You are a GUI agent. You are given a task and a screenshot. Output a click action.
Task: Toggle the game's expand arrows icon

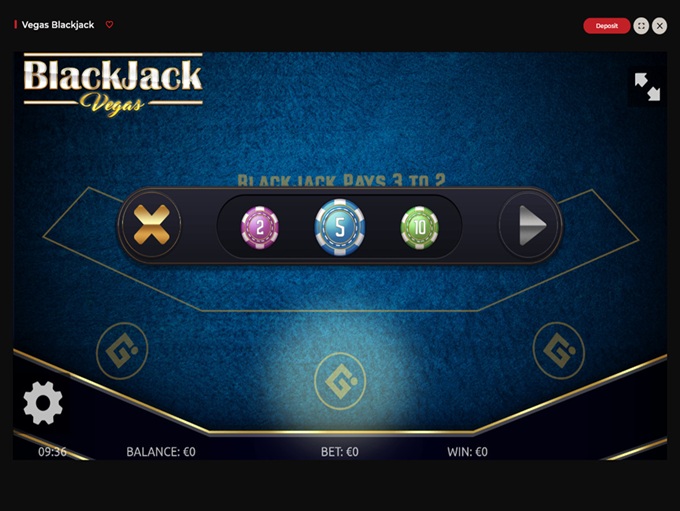pos(647,87)
